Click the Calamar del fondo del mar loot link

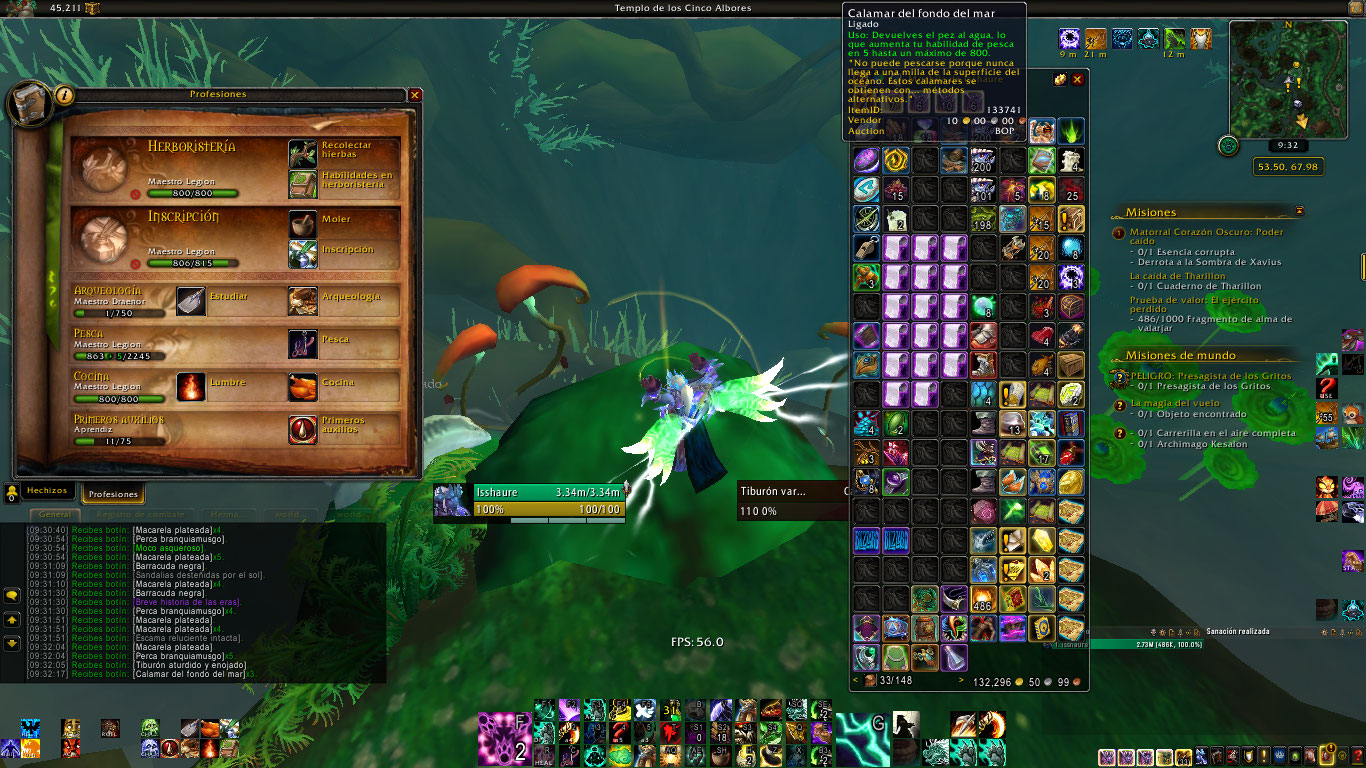pos(188,674)
